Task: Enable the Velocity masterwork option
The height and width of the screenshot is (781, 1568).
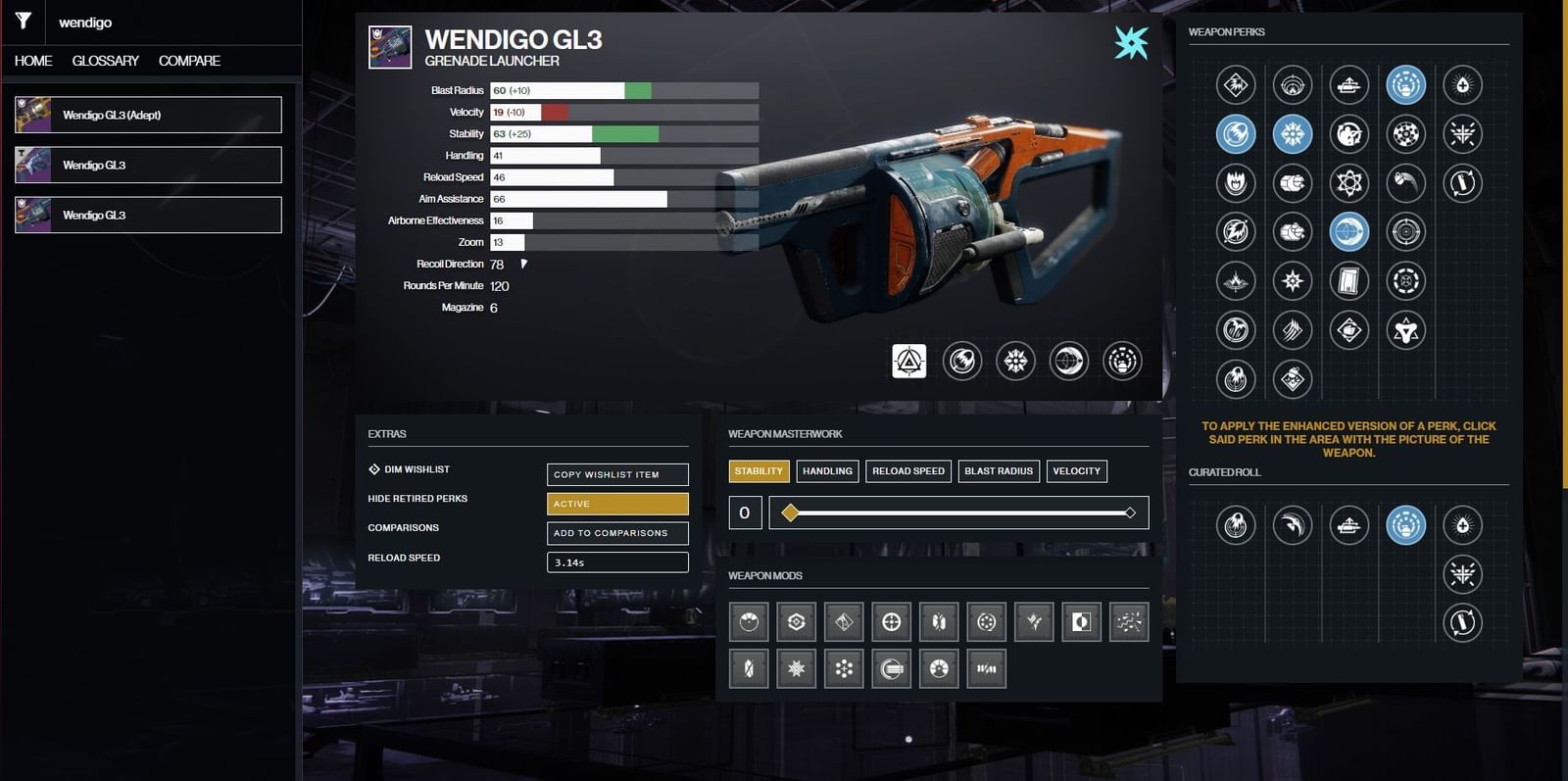Action: 1076,470
